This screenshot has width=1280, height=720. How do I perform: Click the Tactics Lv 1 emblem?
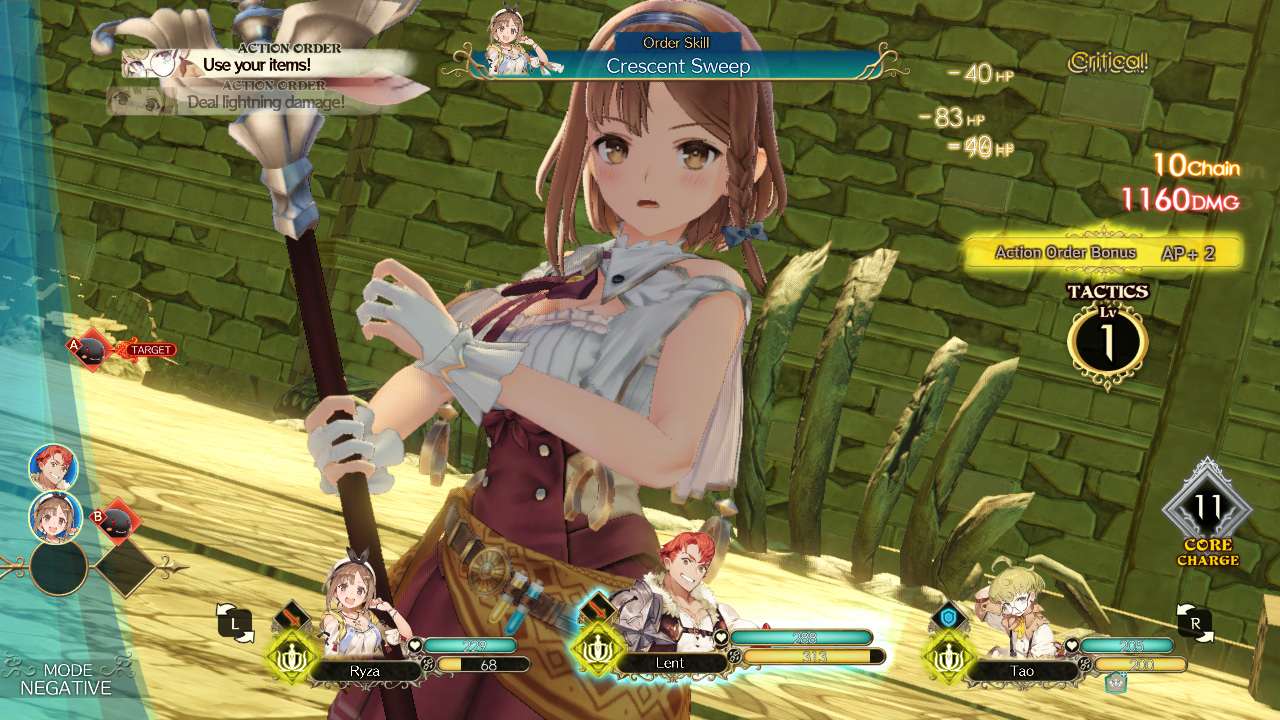coord(1109,340)
